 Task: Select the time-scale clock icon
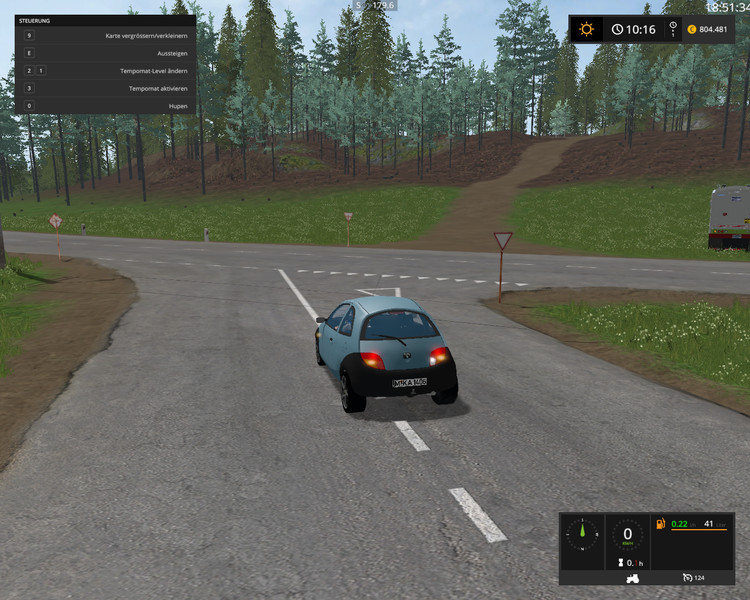[x=618, y=29]
